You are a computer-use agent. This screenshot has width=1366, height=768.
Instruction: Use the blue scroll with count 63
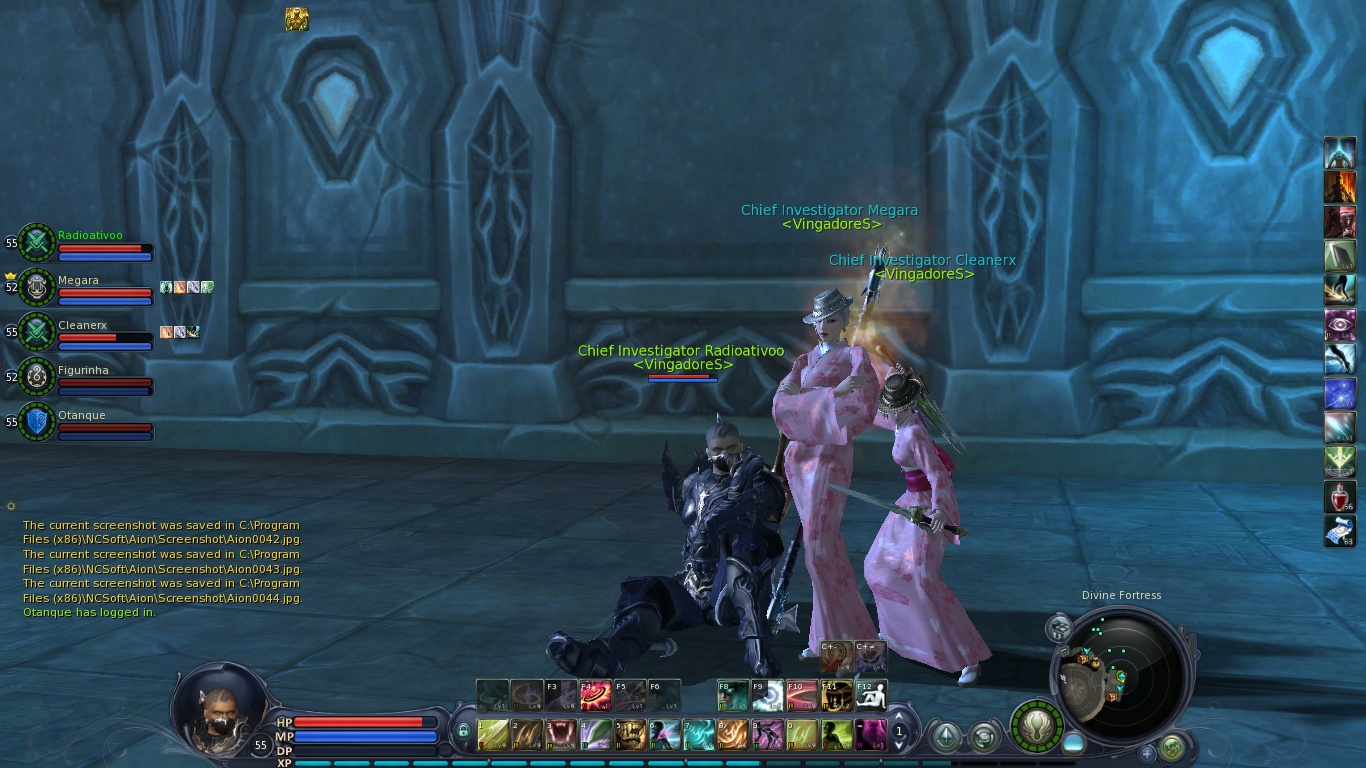point(1339,531)
